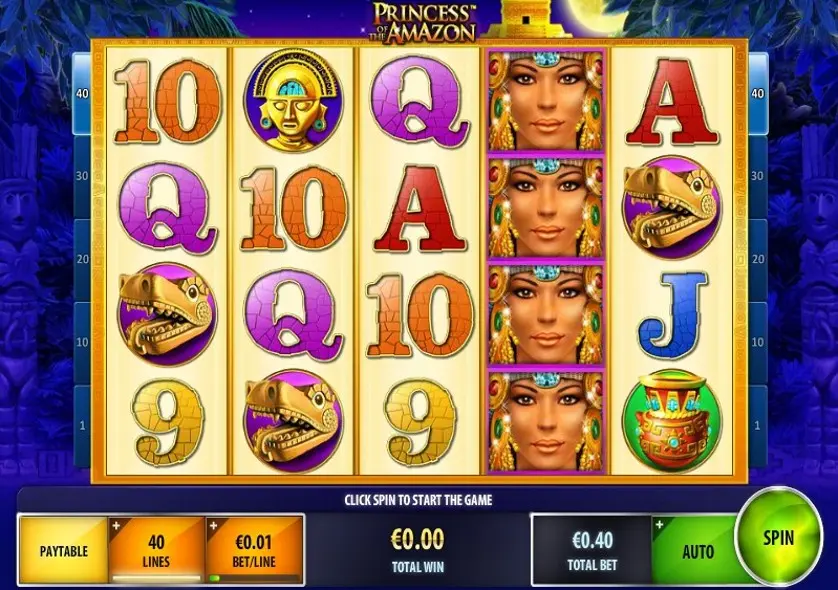Hit the green Spin button
838x590 pixels.
(x=778, y=538)
